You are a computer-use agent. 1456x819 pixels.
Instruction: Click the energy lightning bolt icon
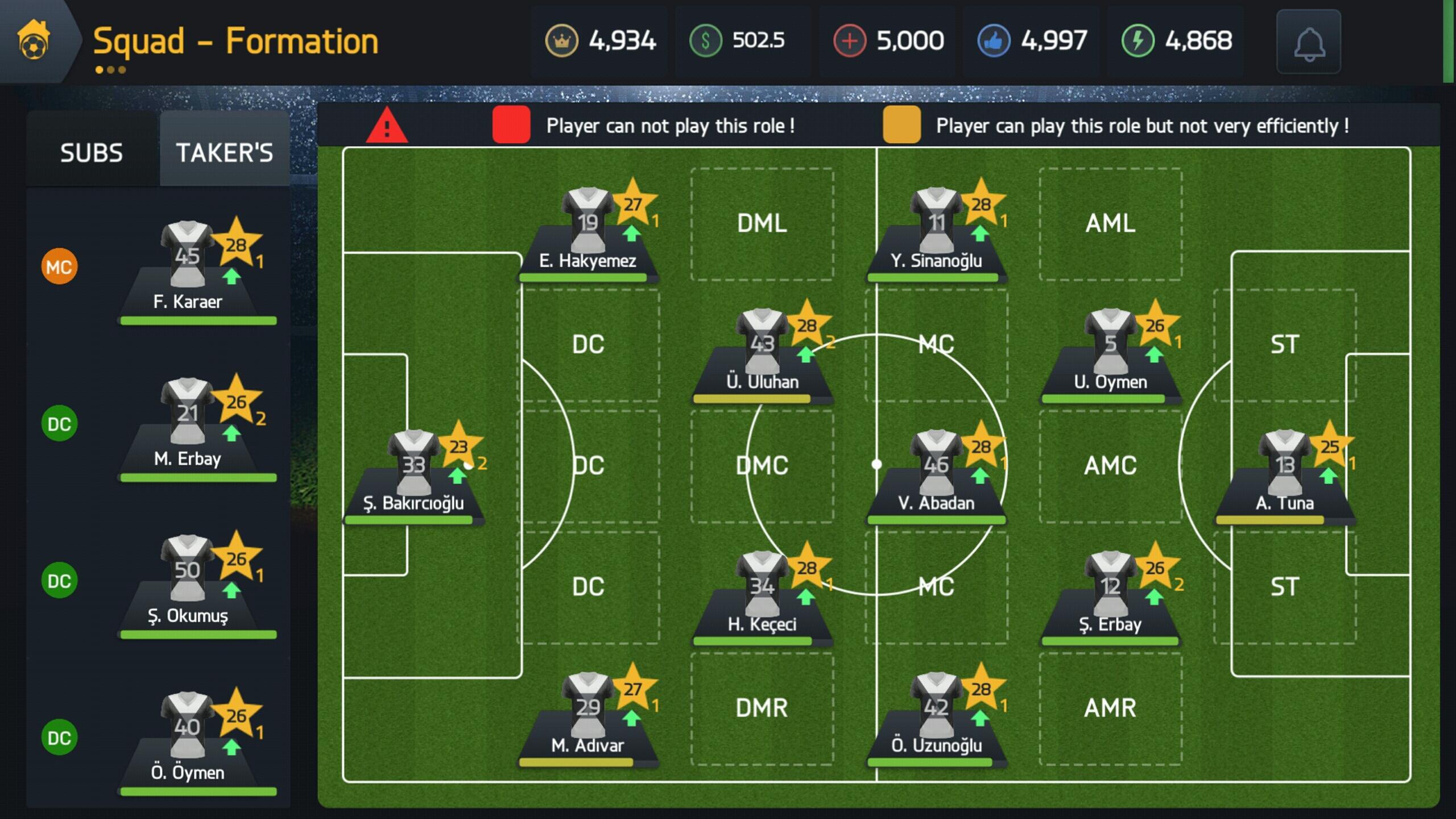point(1137,41)
